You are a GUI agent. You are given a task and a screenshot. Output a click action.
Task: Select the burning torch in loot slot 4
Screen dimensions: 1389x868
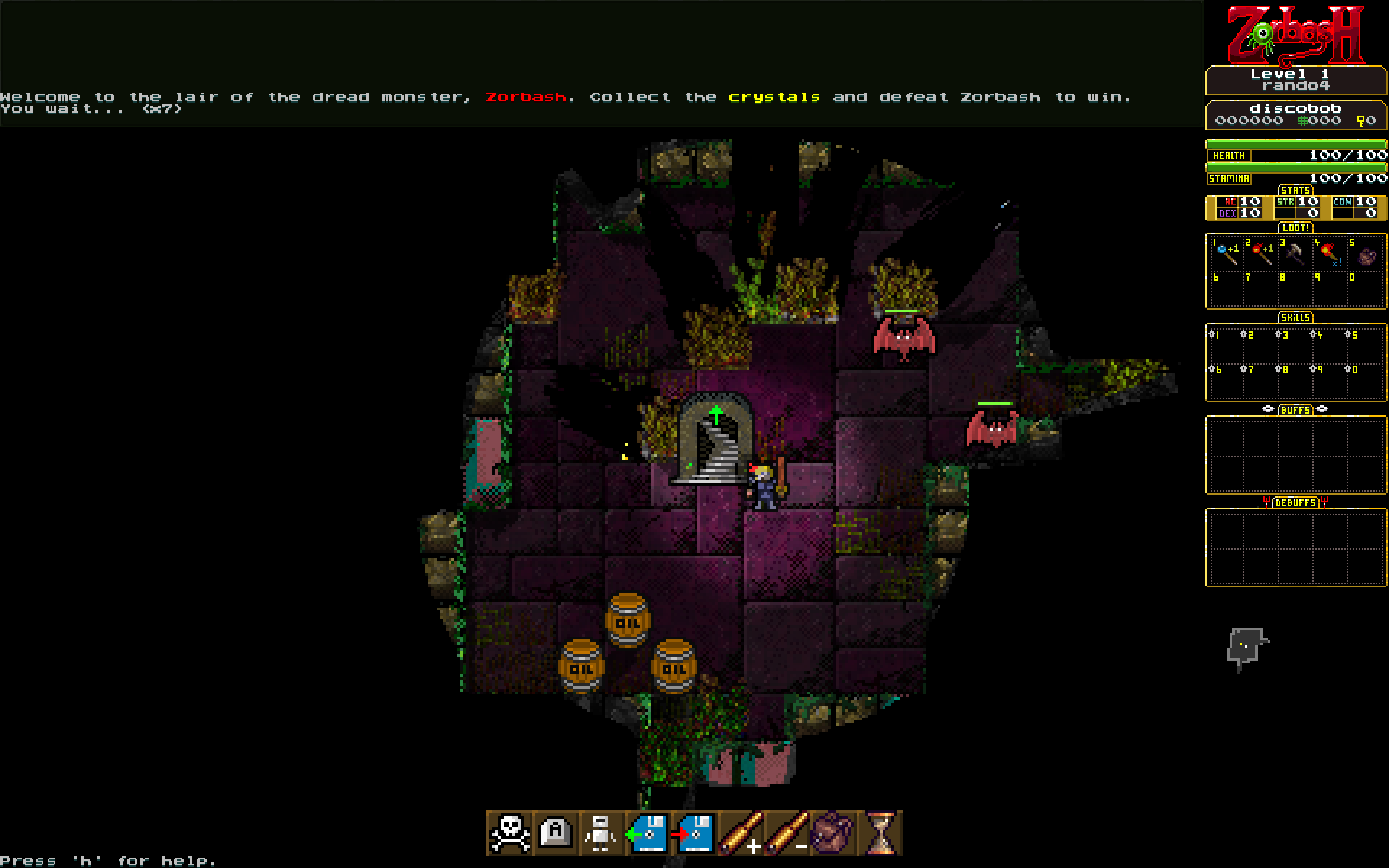coord(1330,255)
